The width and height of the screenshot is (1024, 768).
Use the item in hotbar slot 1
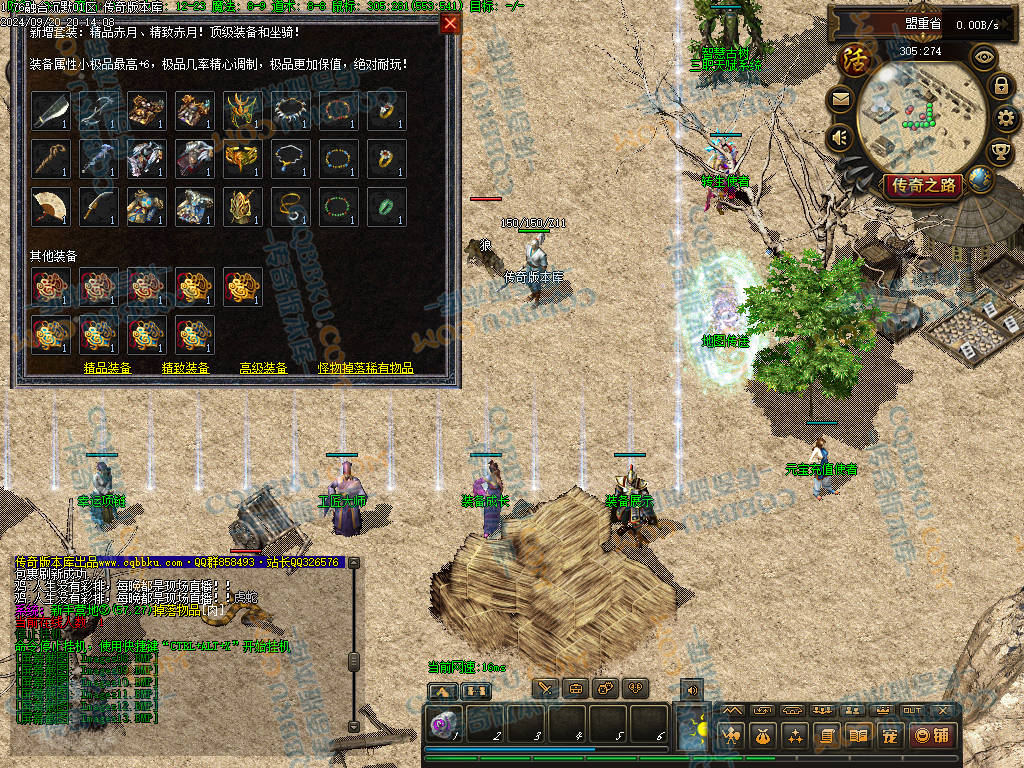(446, 723)
